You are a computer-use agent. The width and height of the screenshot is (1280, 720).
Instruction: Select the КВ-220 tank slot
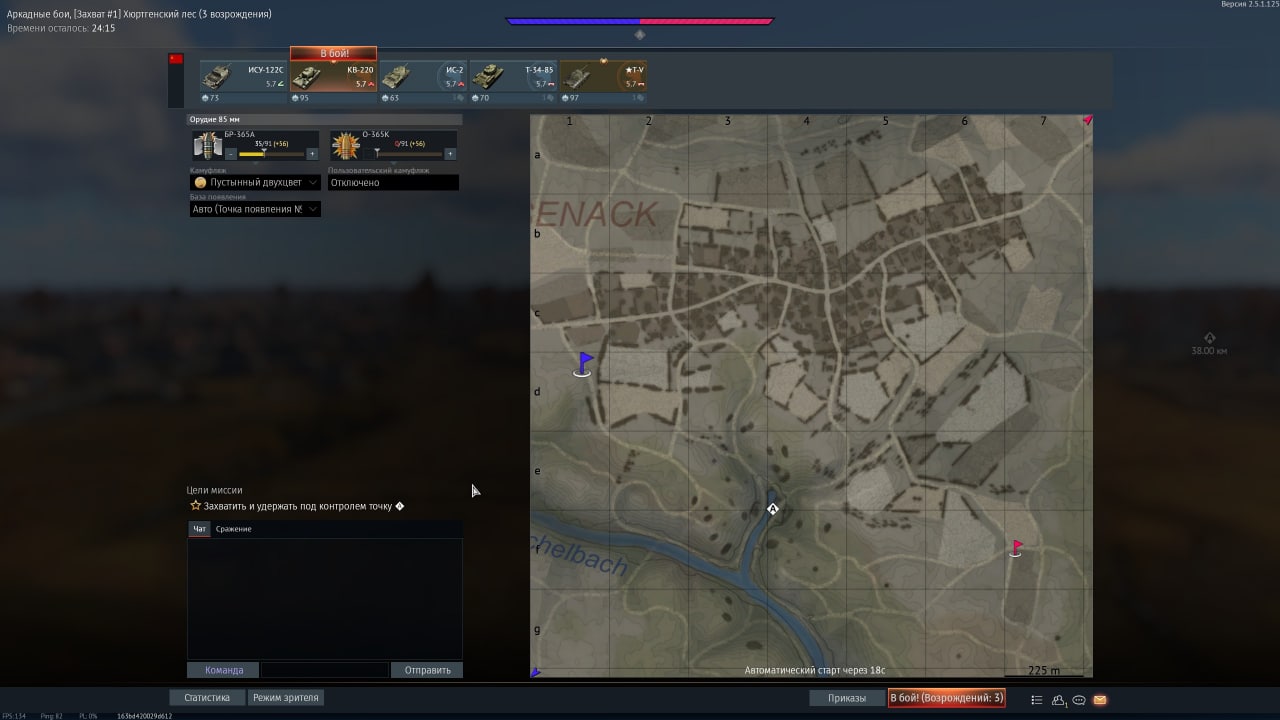(333, 77)
